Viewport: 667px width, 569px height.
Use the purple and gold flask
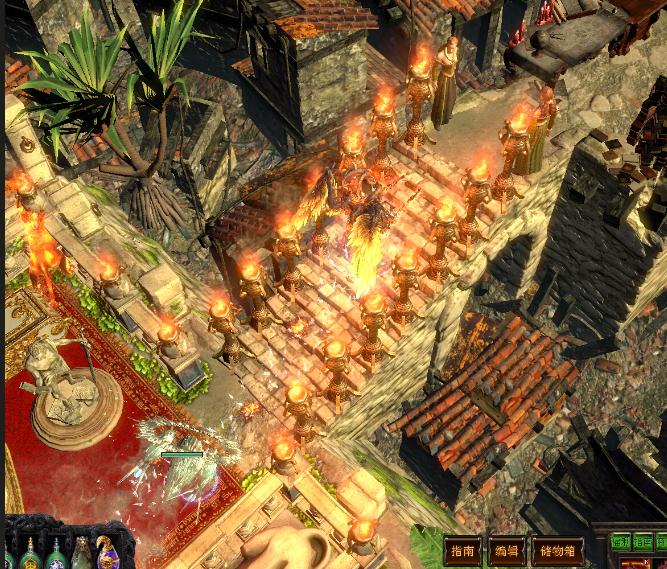[108, 554]
